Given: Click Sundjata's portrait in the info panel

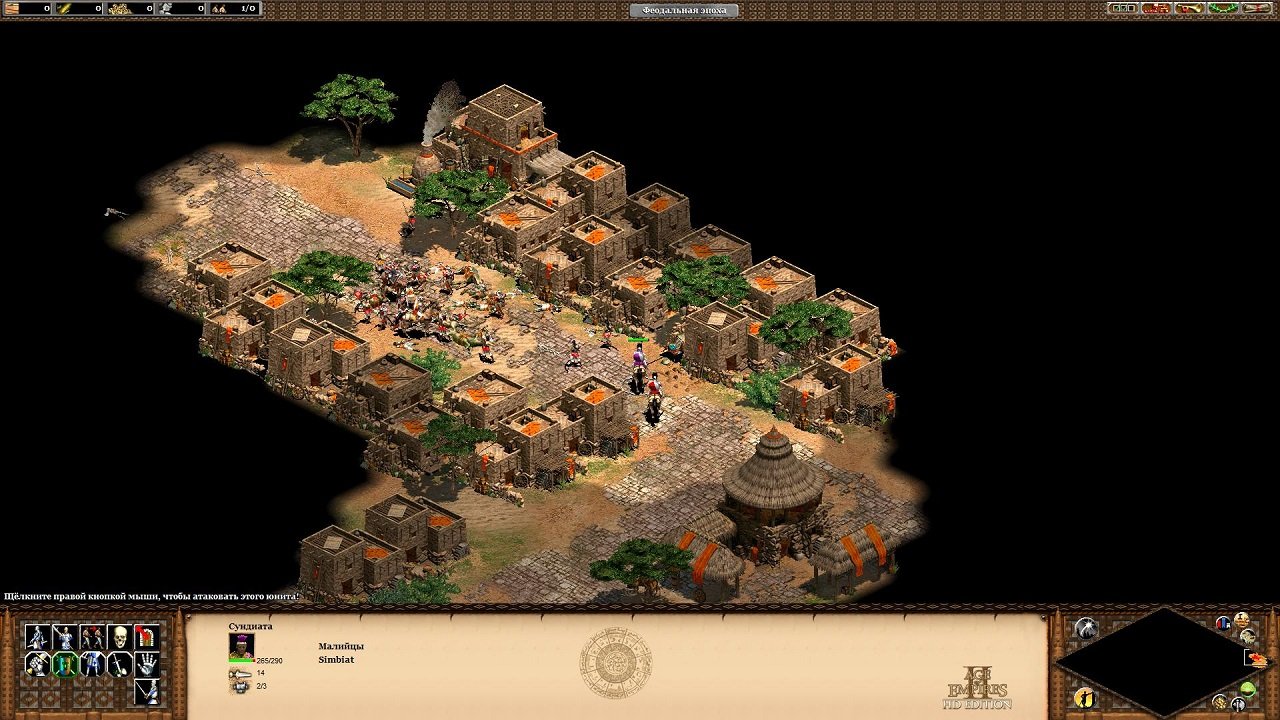Looking at the screenshot, I should coord(242,646).
